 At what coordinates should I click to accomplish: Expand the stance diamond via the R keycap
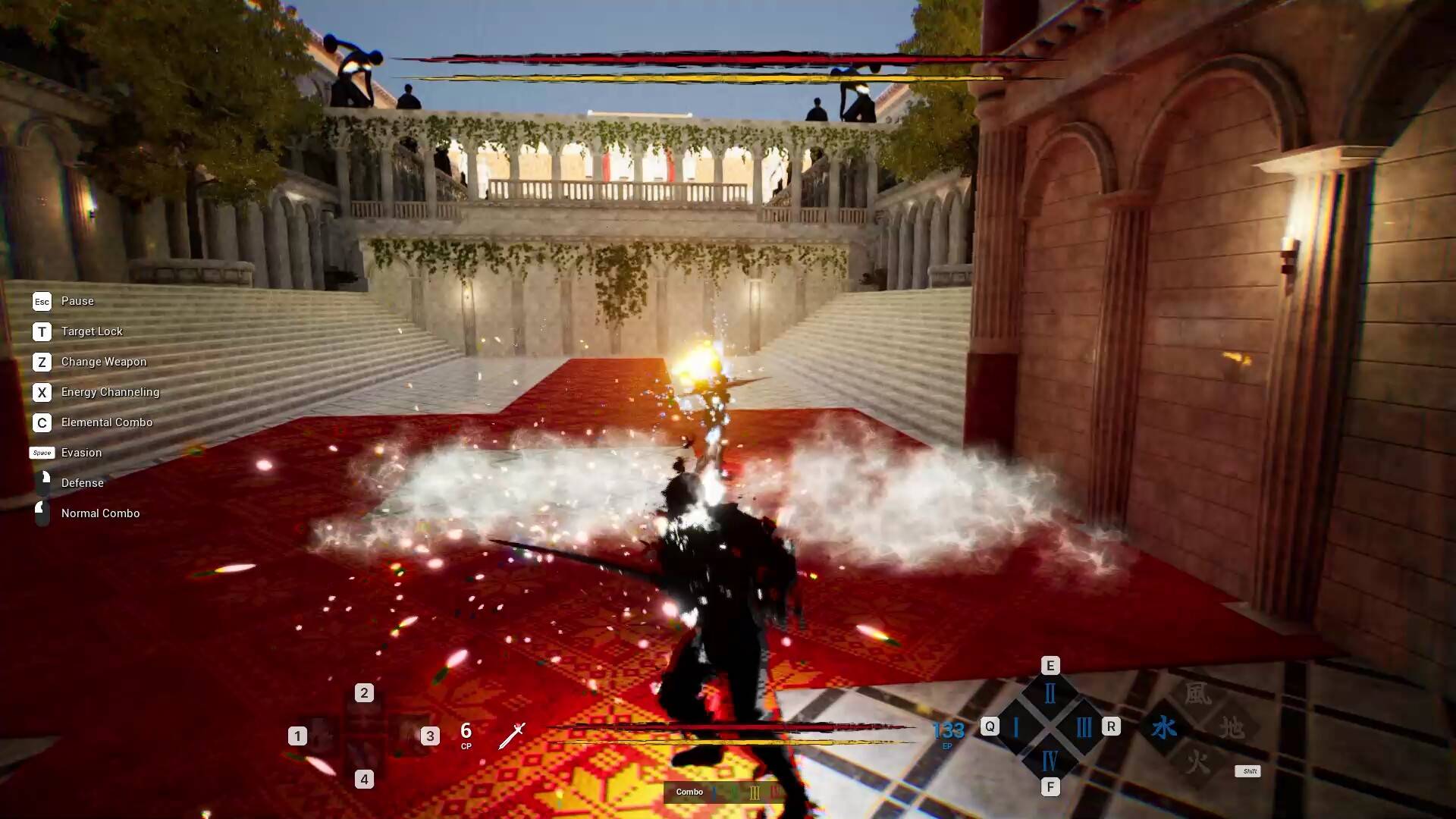tap(1112, 726)
